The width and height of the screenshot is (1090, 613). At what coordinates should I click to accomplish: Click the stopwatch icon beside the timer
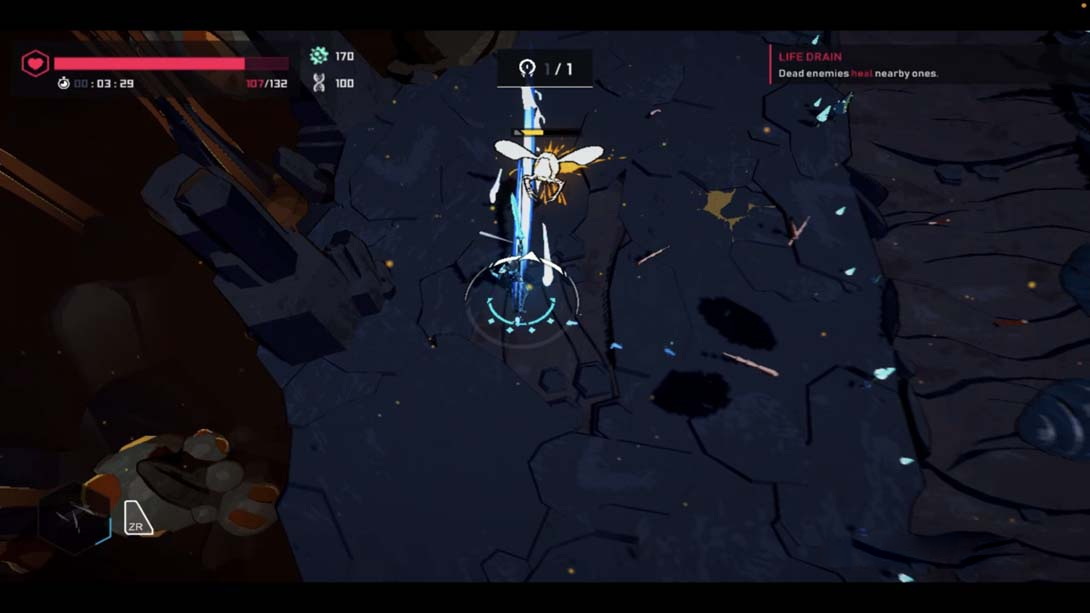64,84
